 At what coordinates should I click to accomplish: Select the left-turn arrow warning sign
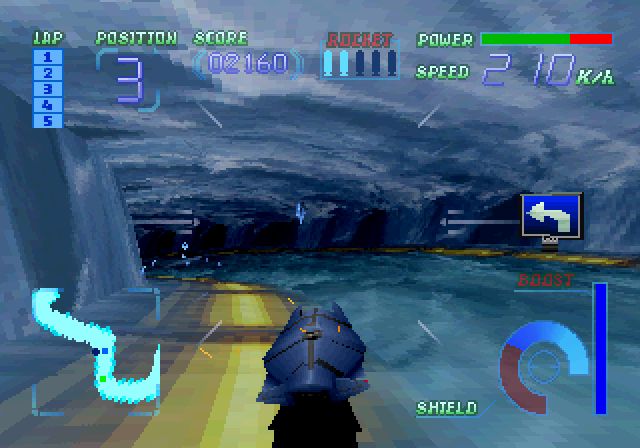[551, 215]
